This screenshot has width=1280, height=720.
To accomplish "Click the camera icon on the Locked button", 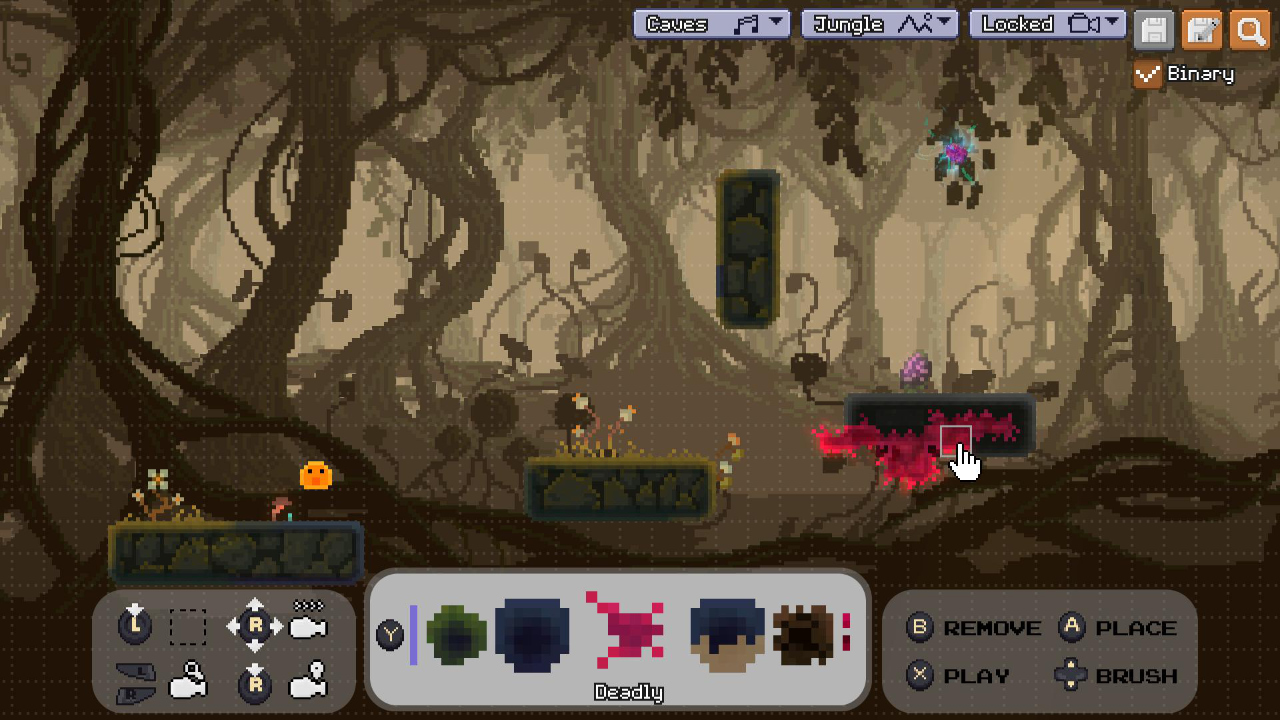I will point(1083,23).
